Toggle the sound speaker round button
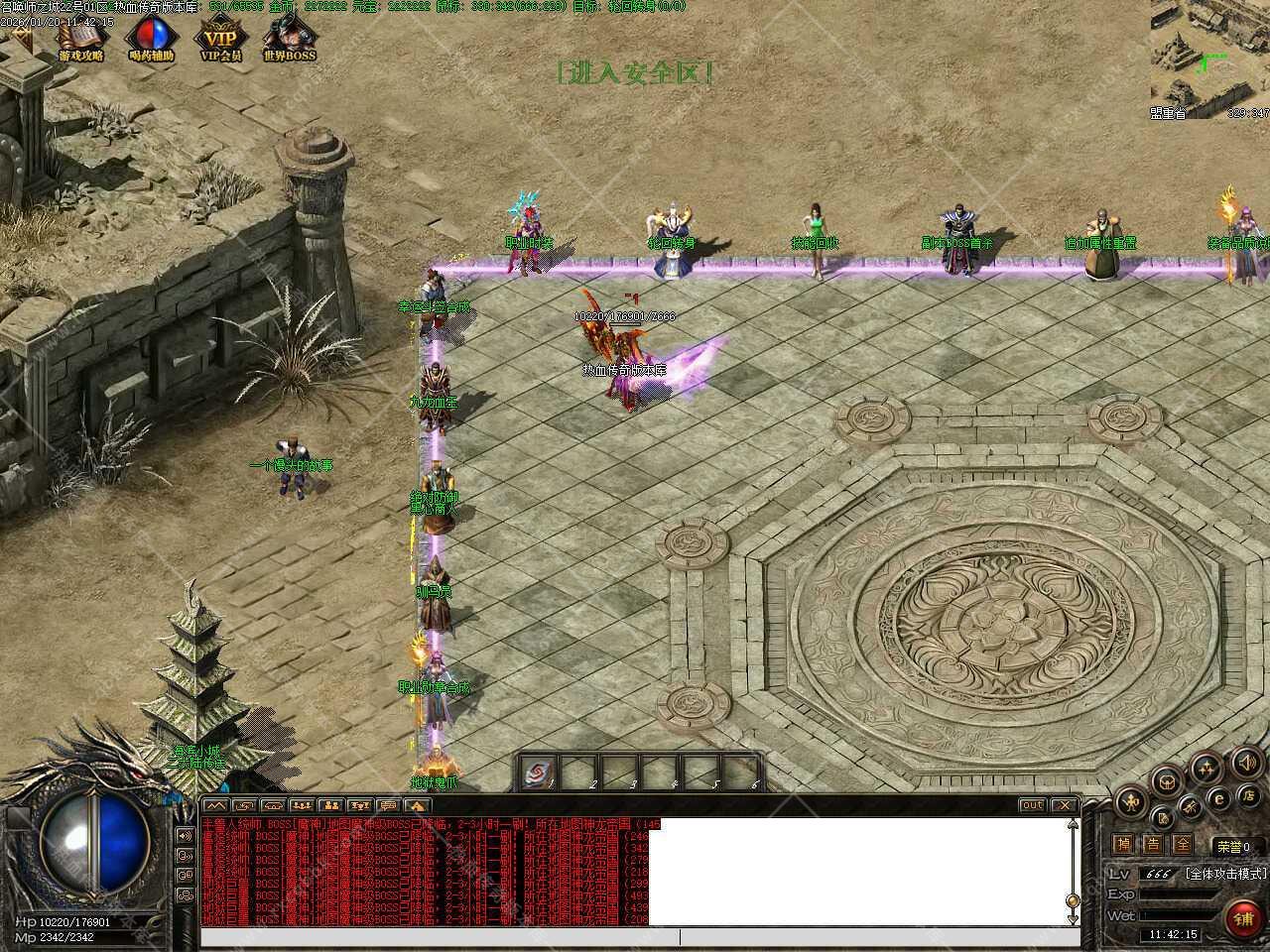The height and width of the screenshot is (952, 1270). (1247, 763)
